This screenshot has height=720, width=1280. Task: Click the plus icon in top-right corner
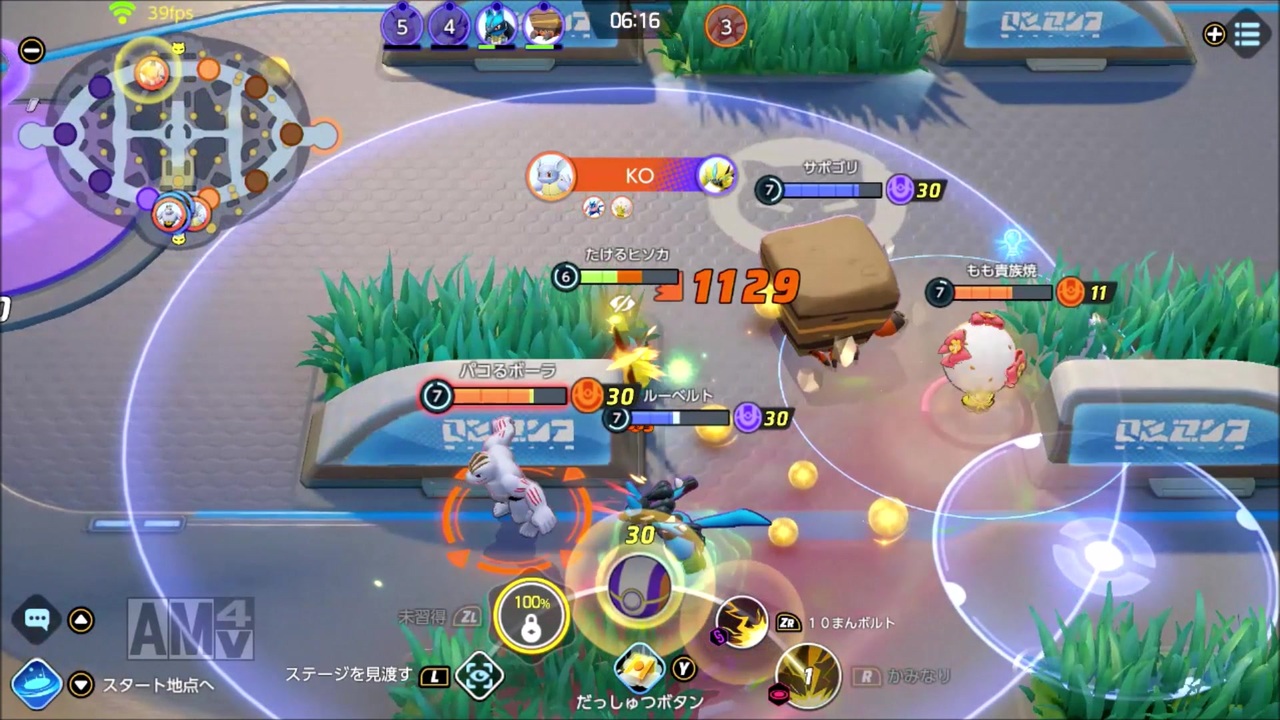coord(1213,34)
